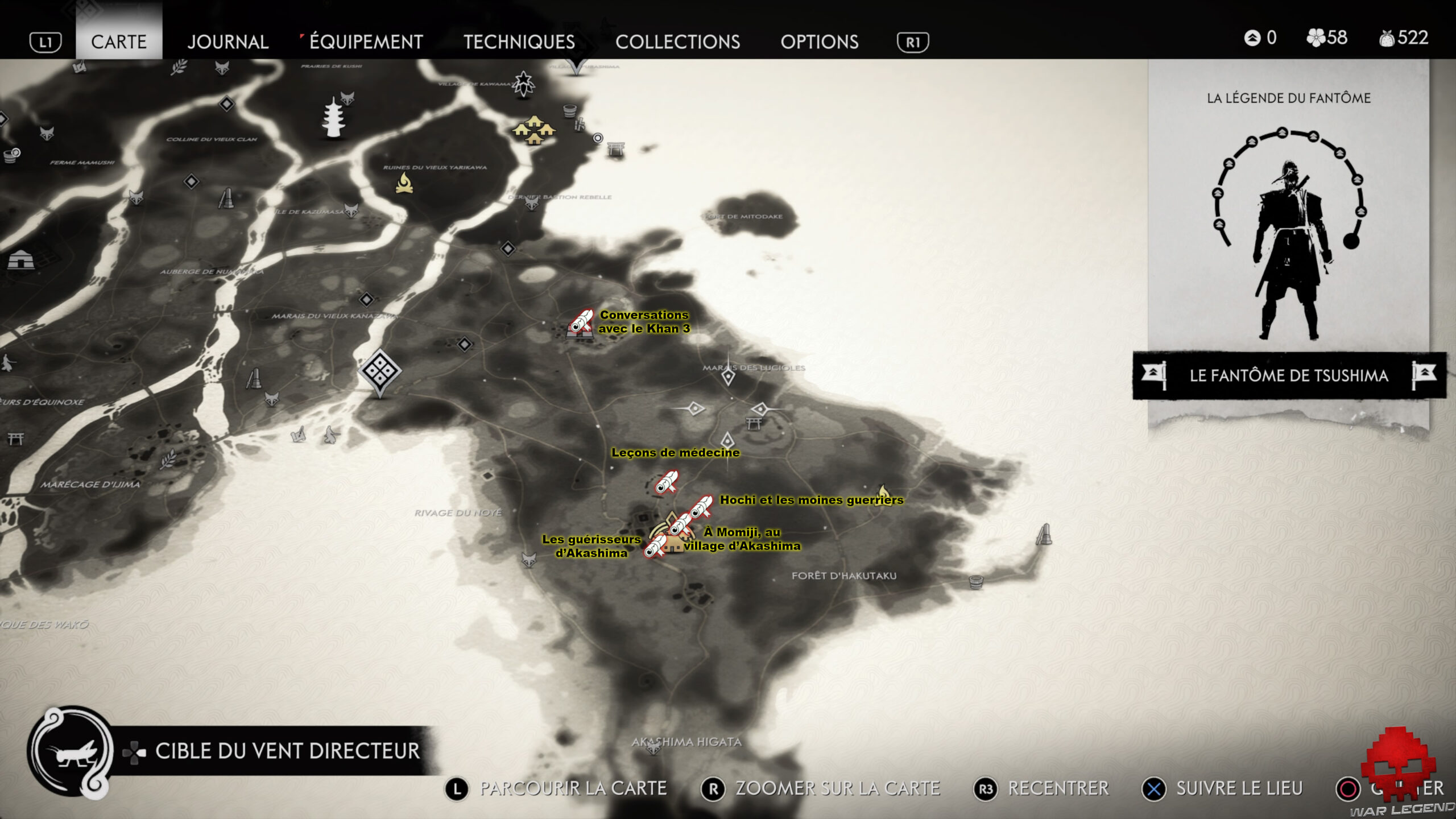The width and height of the screenshot is (1456, 819).
Task: Select the Techniques tab
Action: [519, 42]
